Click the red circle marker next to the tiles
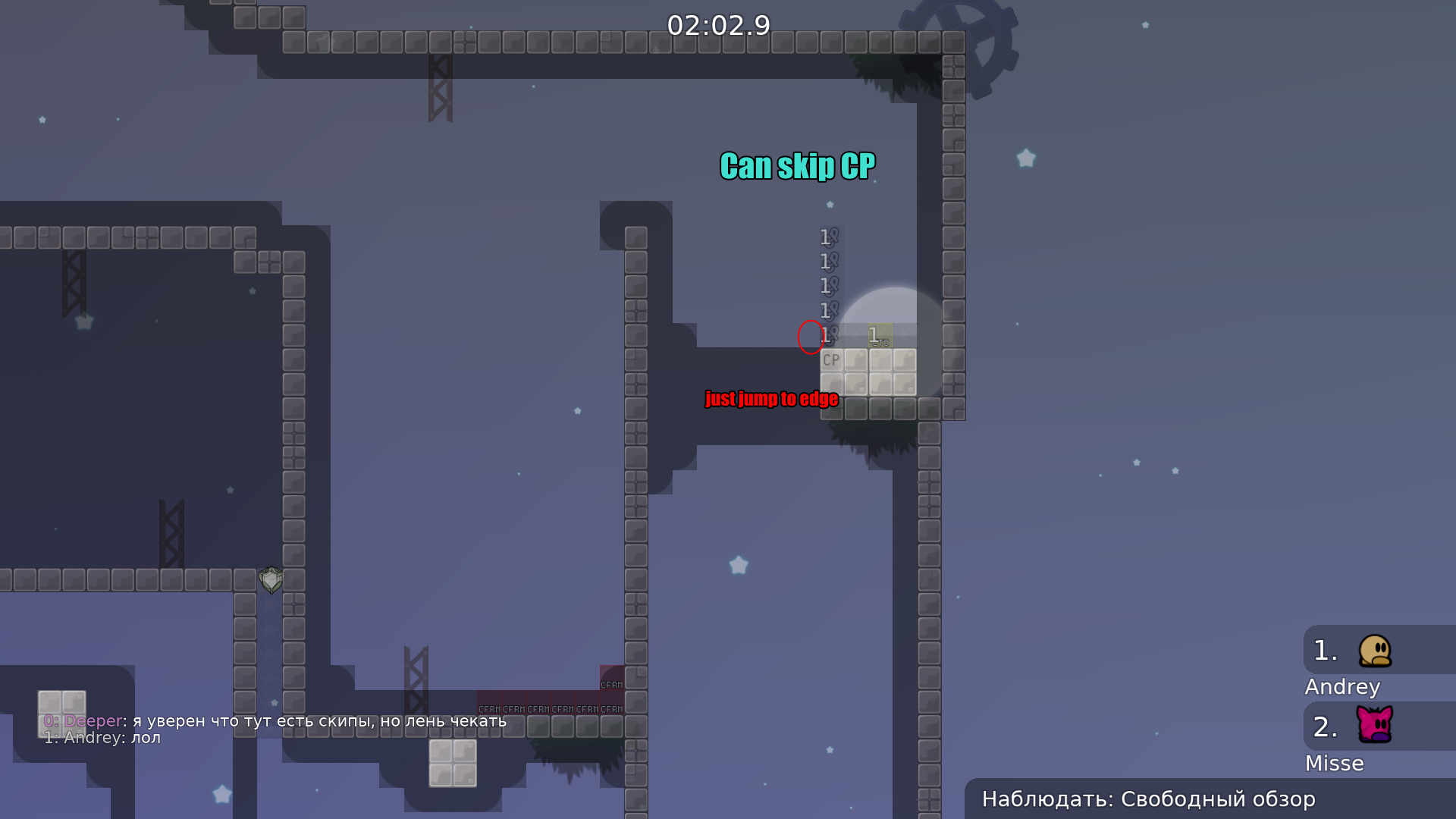The image size is (1456, 819). tap(811, 338)
